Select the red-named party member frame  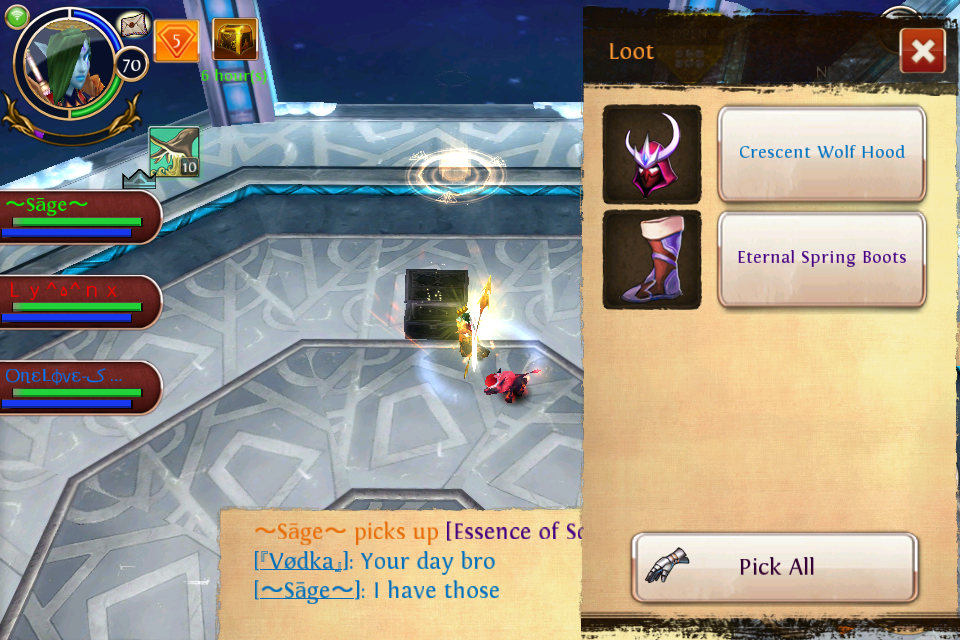(80, 302)
